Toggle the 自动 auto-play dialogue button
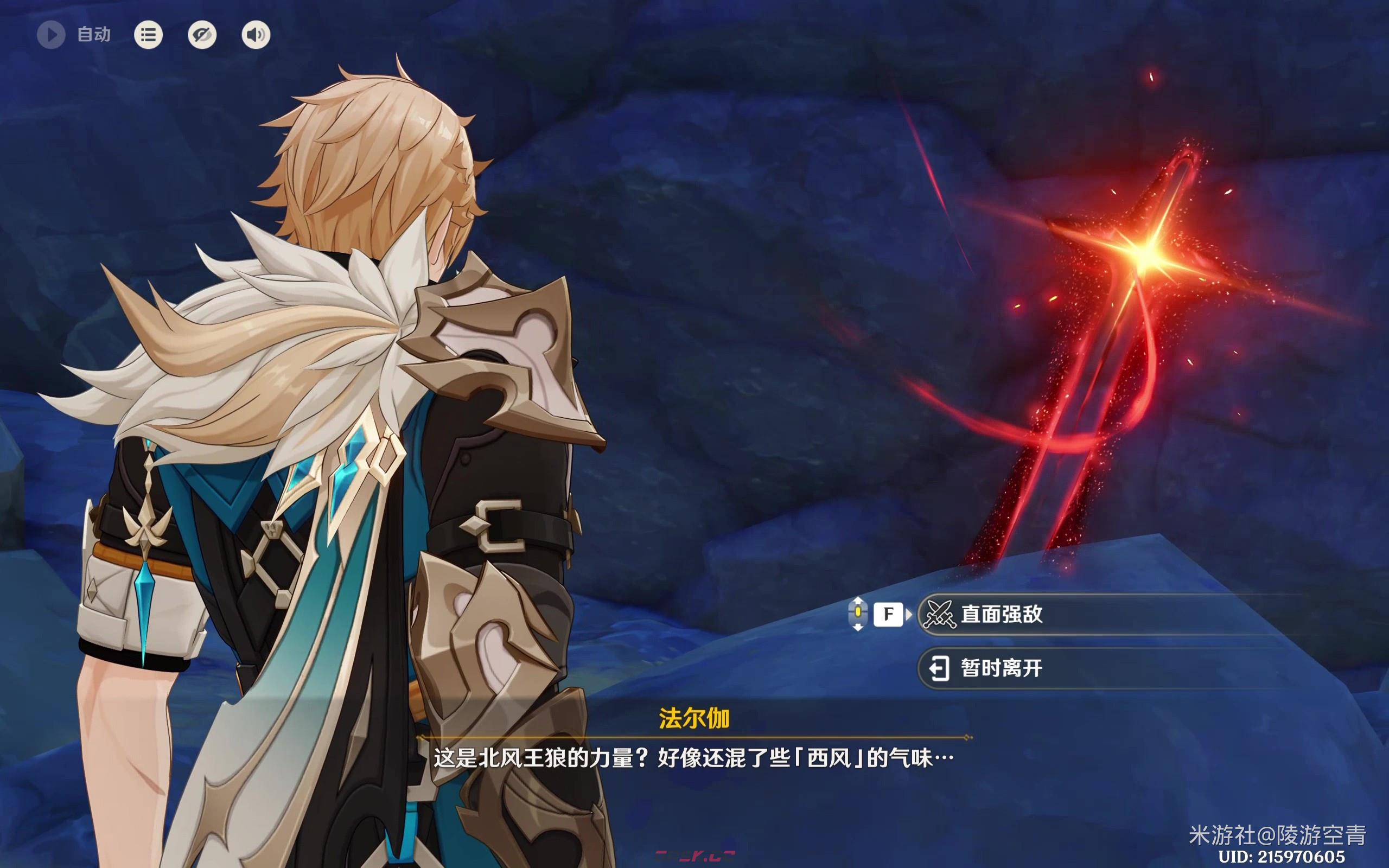 52,35
